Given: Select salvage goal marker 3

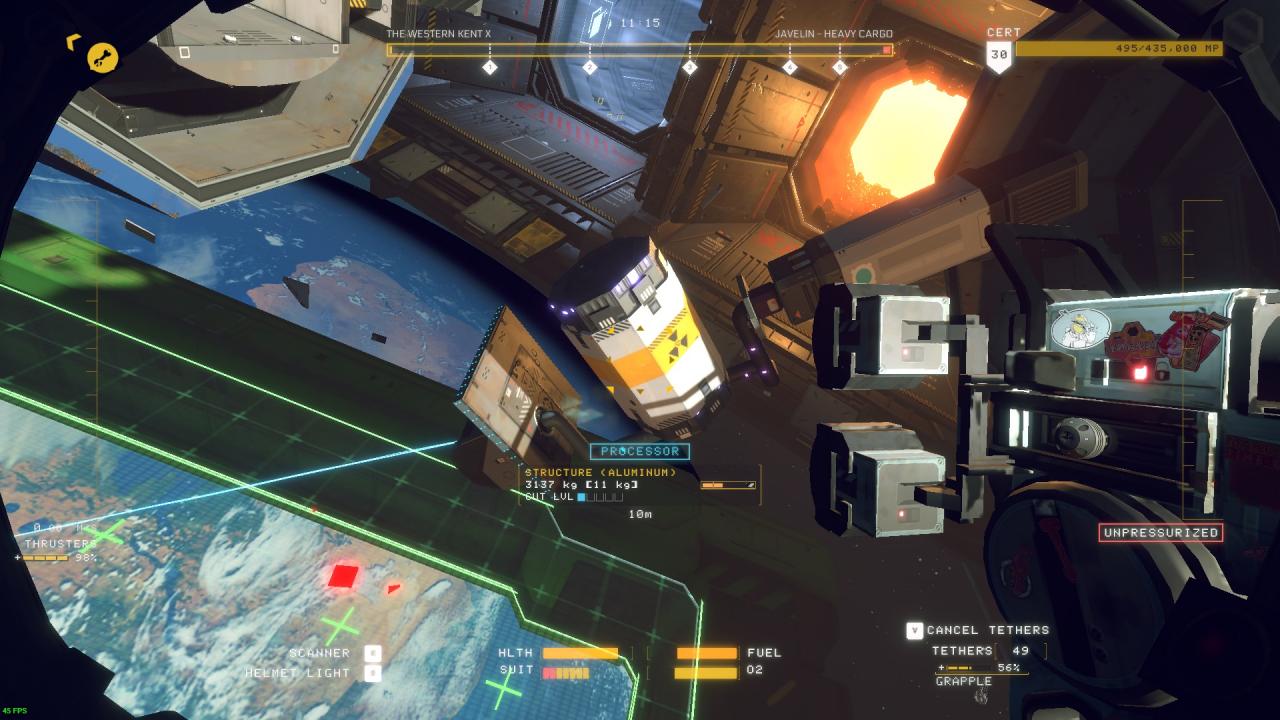Looking at the screenshot, I should click(x=690, y=67).
